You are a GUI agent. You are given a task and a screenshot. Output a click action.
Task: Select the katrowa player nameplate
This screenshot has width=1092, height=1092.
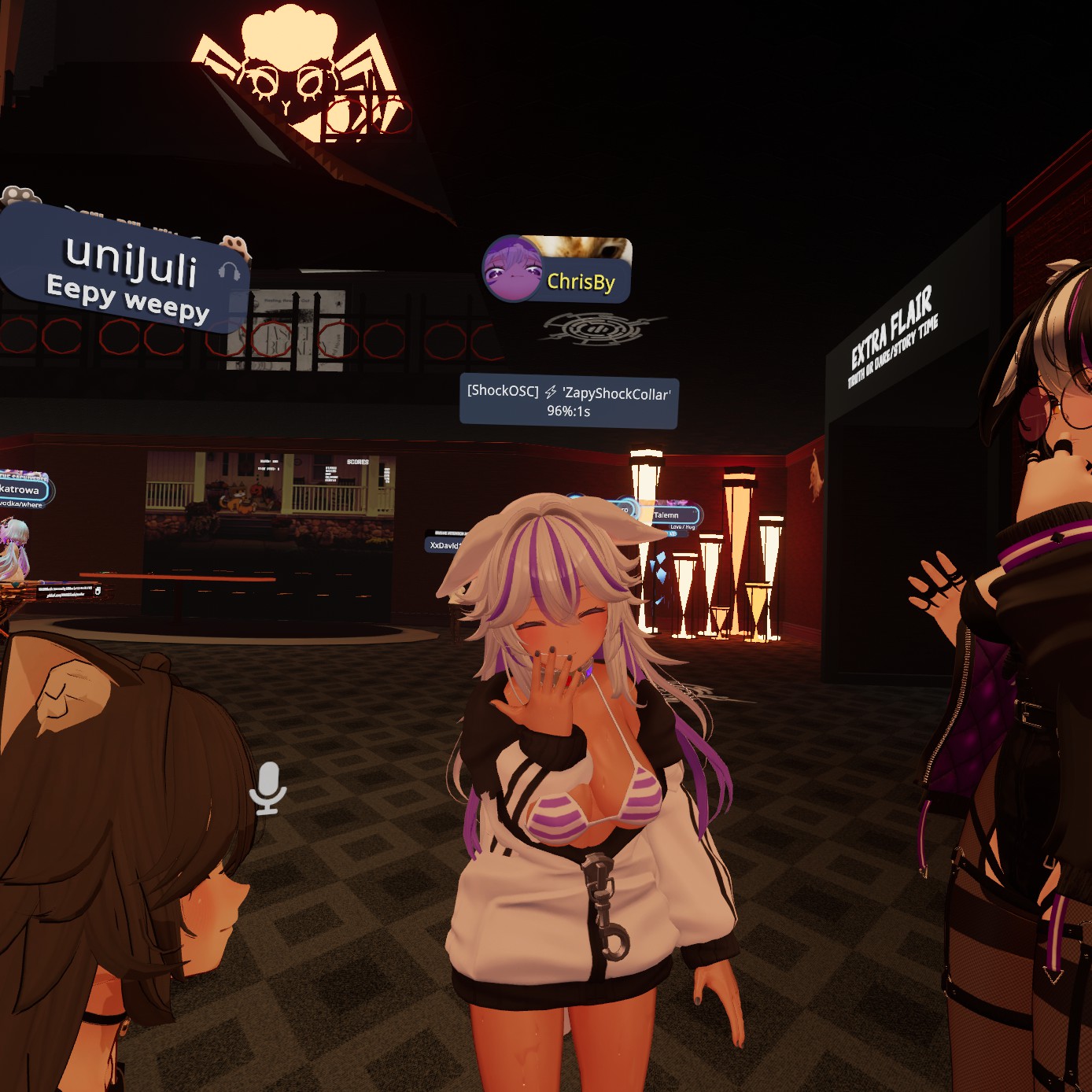point(23,490)
